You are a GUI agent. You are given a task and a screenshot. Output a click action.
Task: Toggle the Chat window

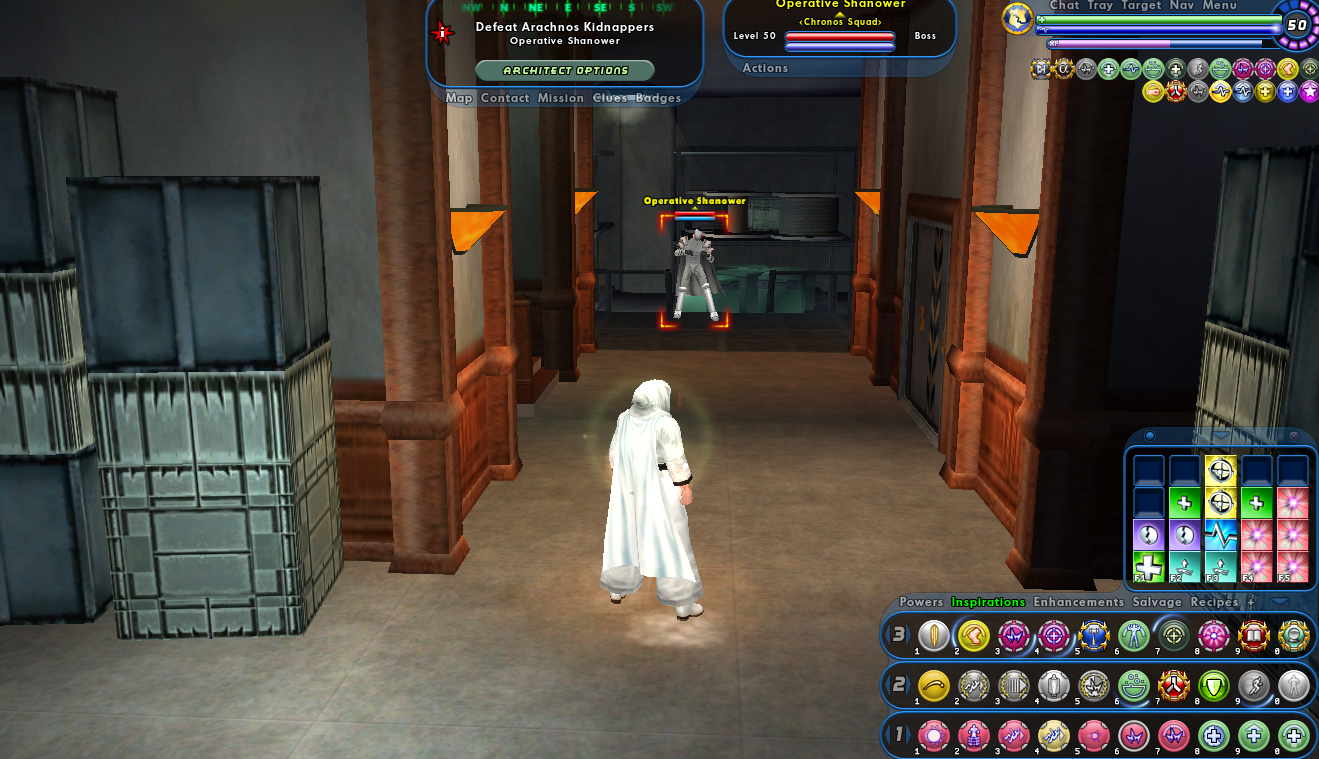(x=1064, y=5)
